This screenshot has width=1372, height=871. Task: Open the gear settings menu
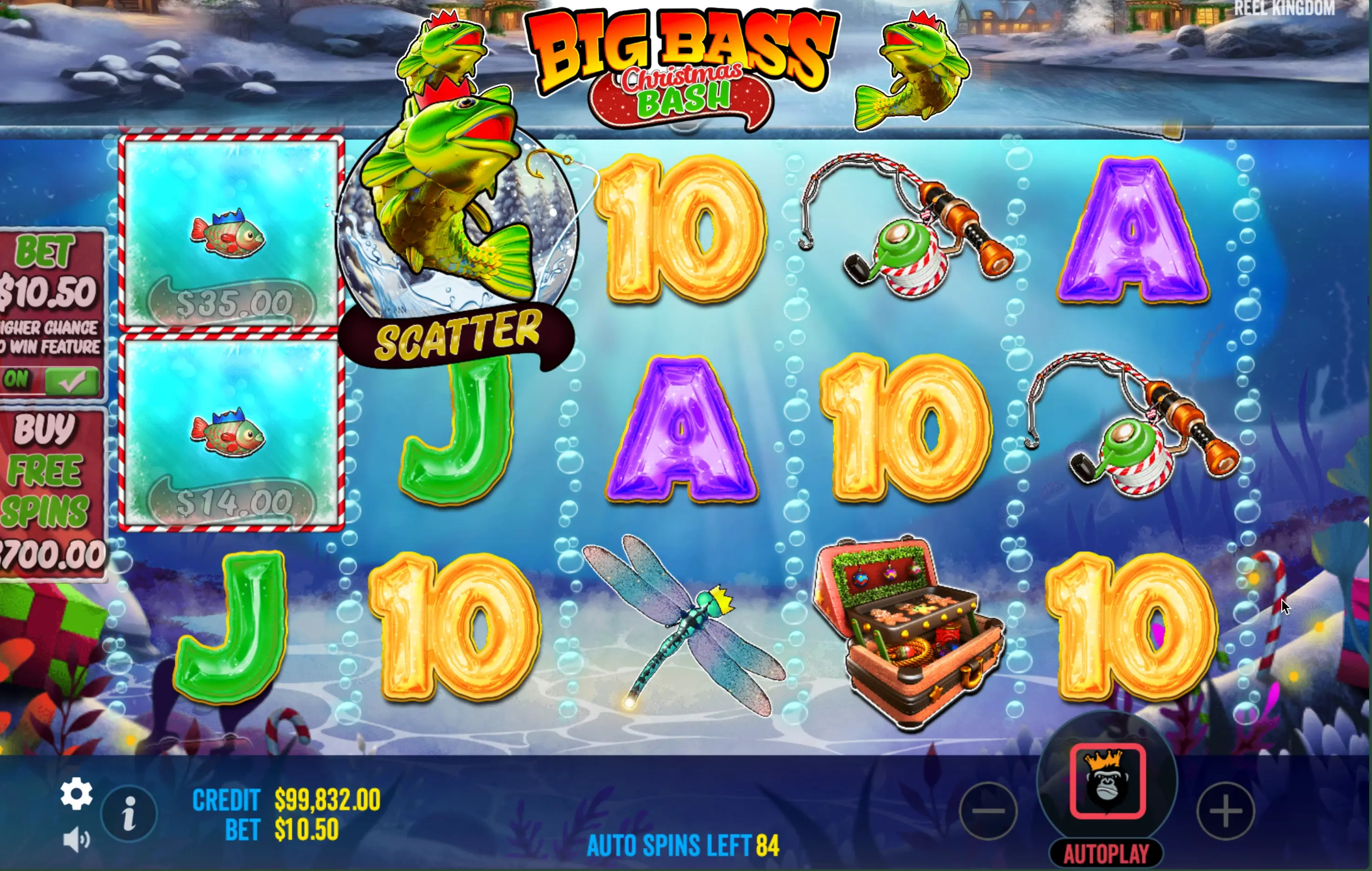[x=76, y=793]
